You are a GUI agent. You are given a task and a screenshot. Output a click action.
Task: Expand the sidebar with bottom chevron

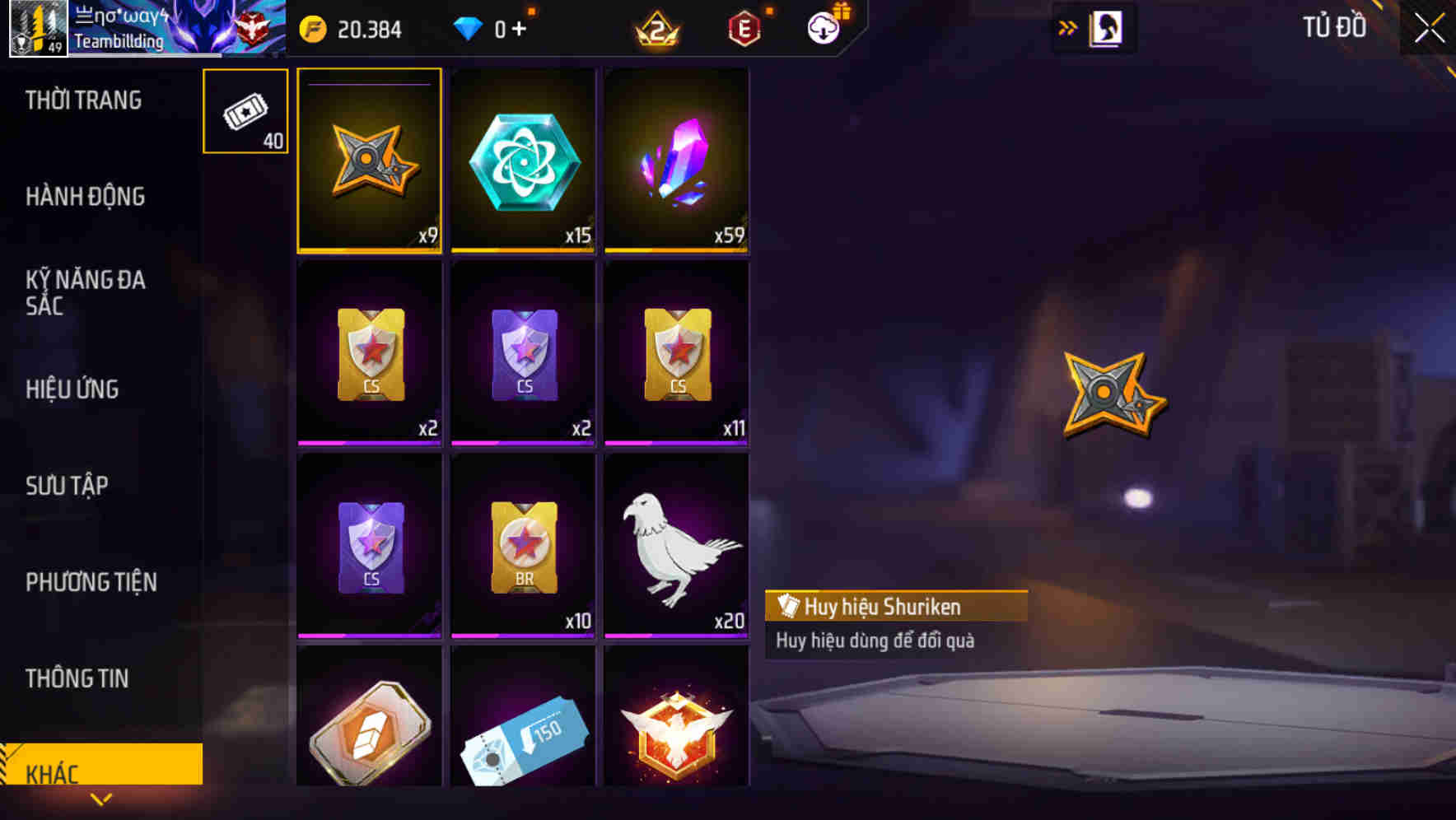101,799
